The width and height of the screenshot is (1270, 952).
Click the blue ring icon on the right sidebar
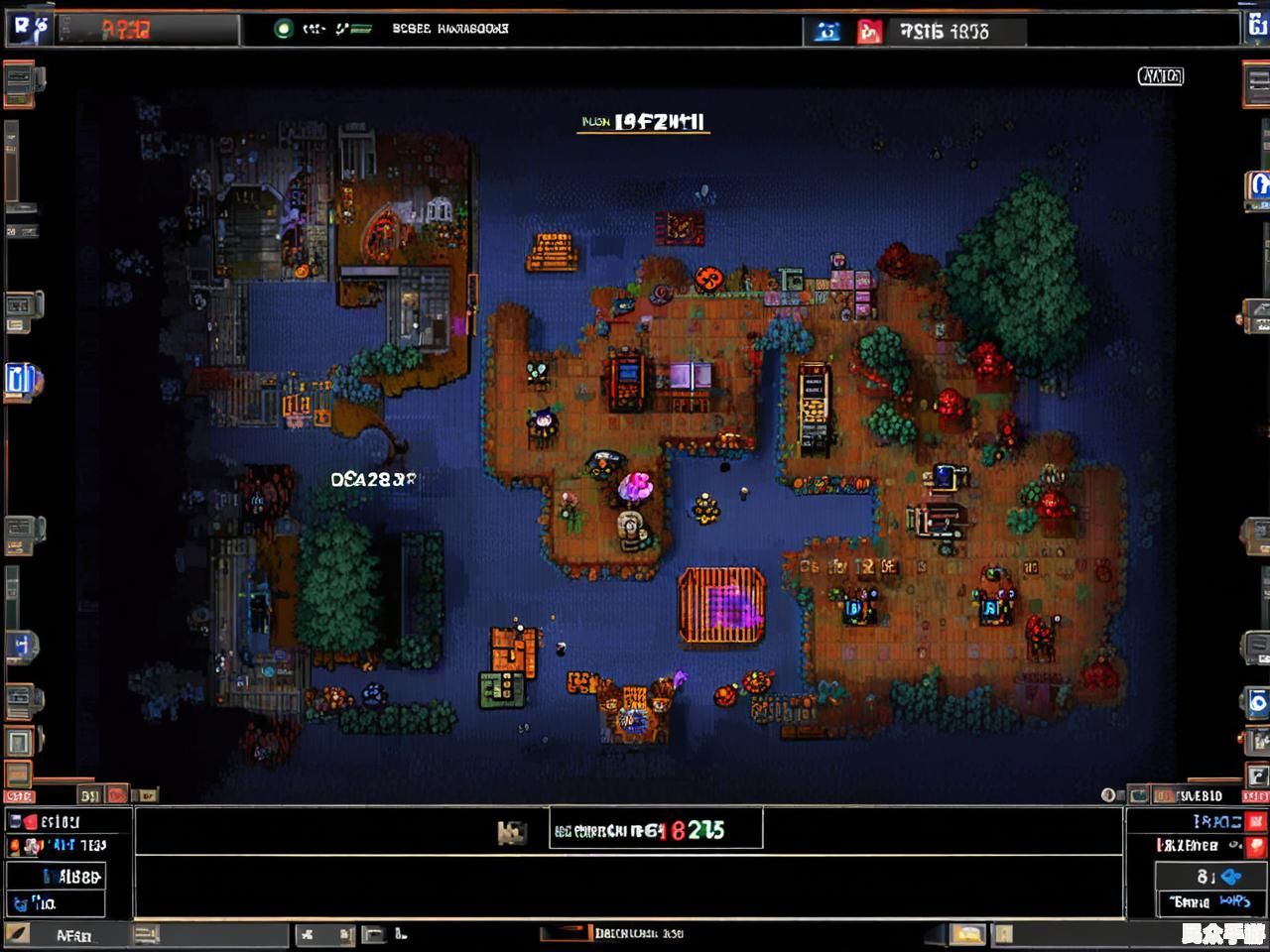click(1257, 703)
